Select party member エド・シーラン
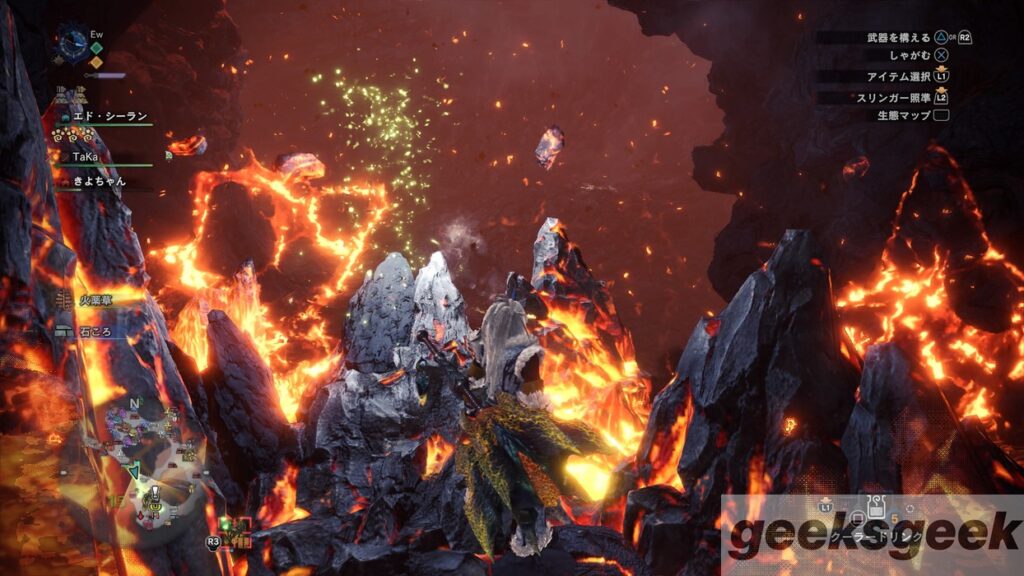This screenshot has width=1024, height=576. click(x=106, y=116)
